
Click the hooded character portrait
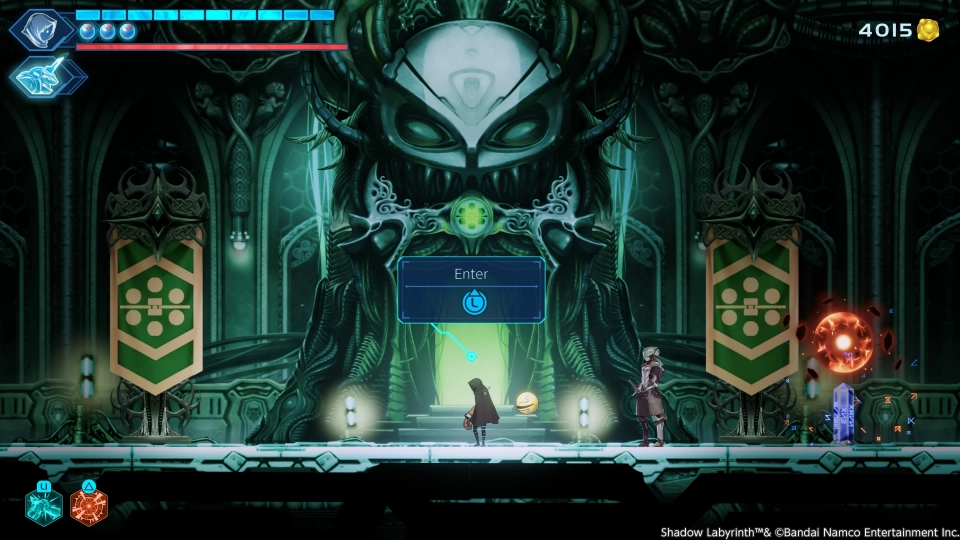(x=42, y=29)
